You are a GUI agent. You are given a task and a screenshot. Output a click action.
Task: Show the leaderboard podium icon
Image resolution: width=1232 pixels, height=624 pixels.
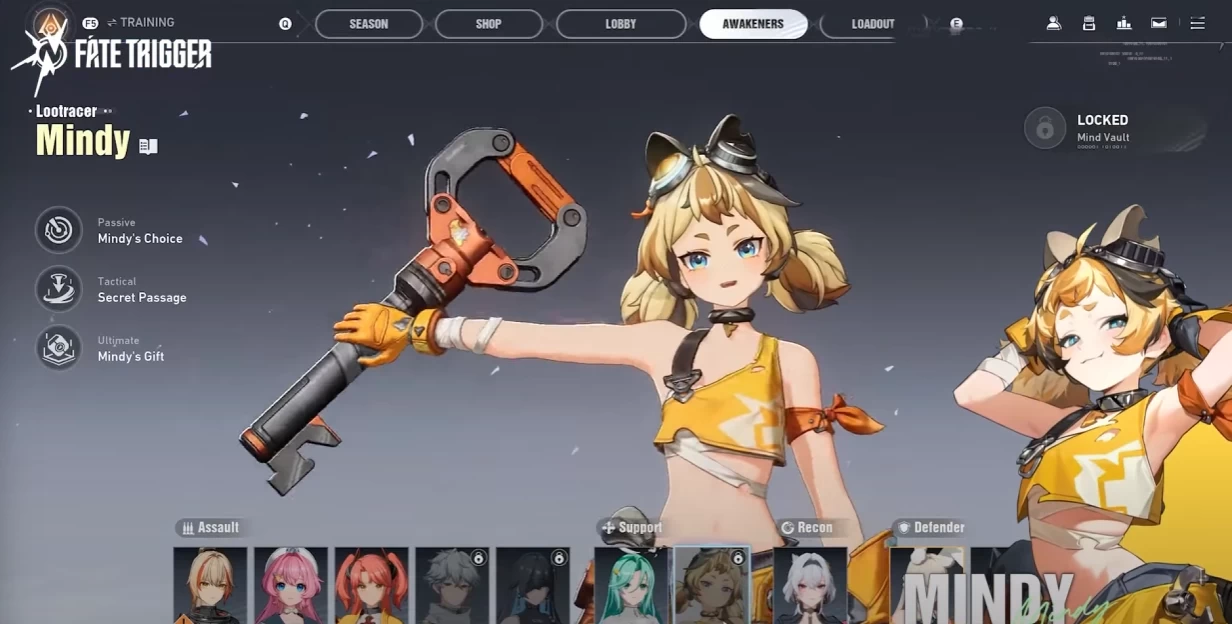(1124, 23)
